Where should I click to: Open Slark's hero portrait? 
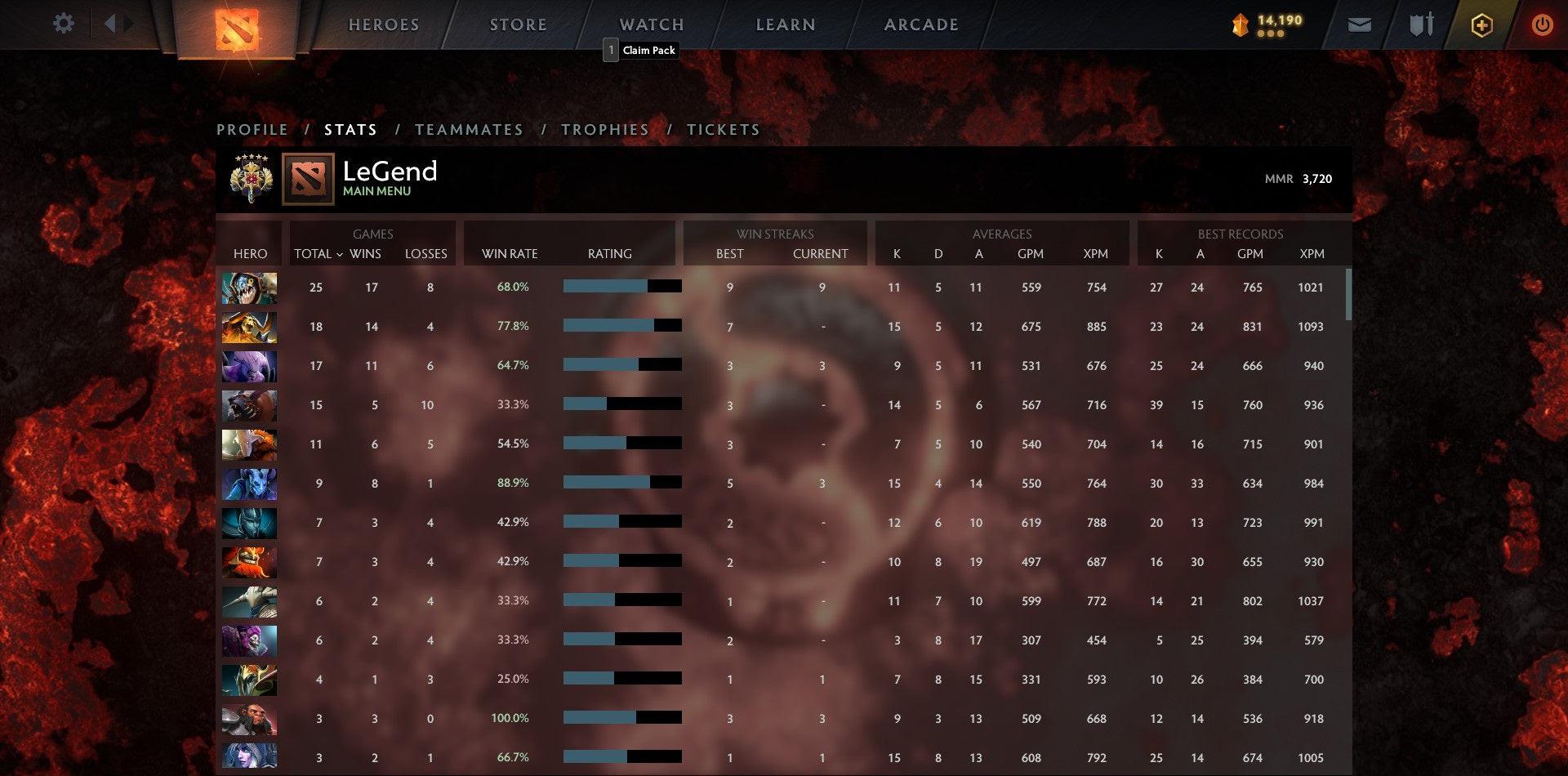point(249,288)
